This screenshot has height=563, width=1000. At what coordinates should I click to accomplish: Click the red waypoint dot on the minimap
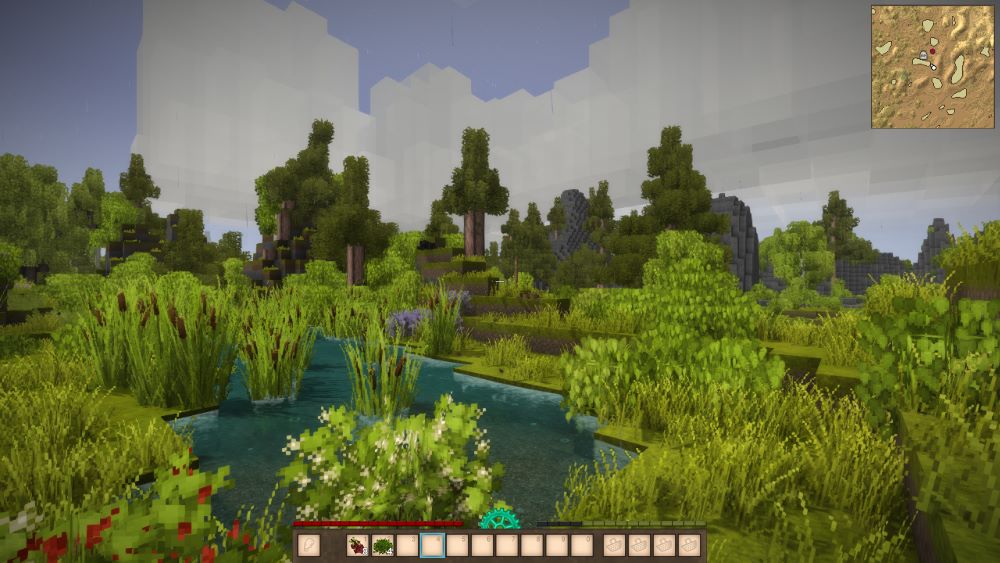[x=933, y=50]
